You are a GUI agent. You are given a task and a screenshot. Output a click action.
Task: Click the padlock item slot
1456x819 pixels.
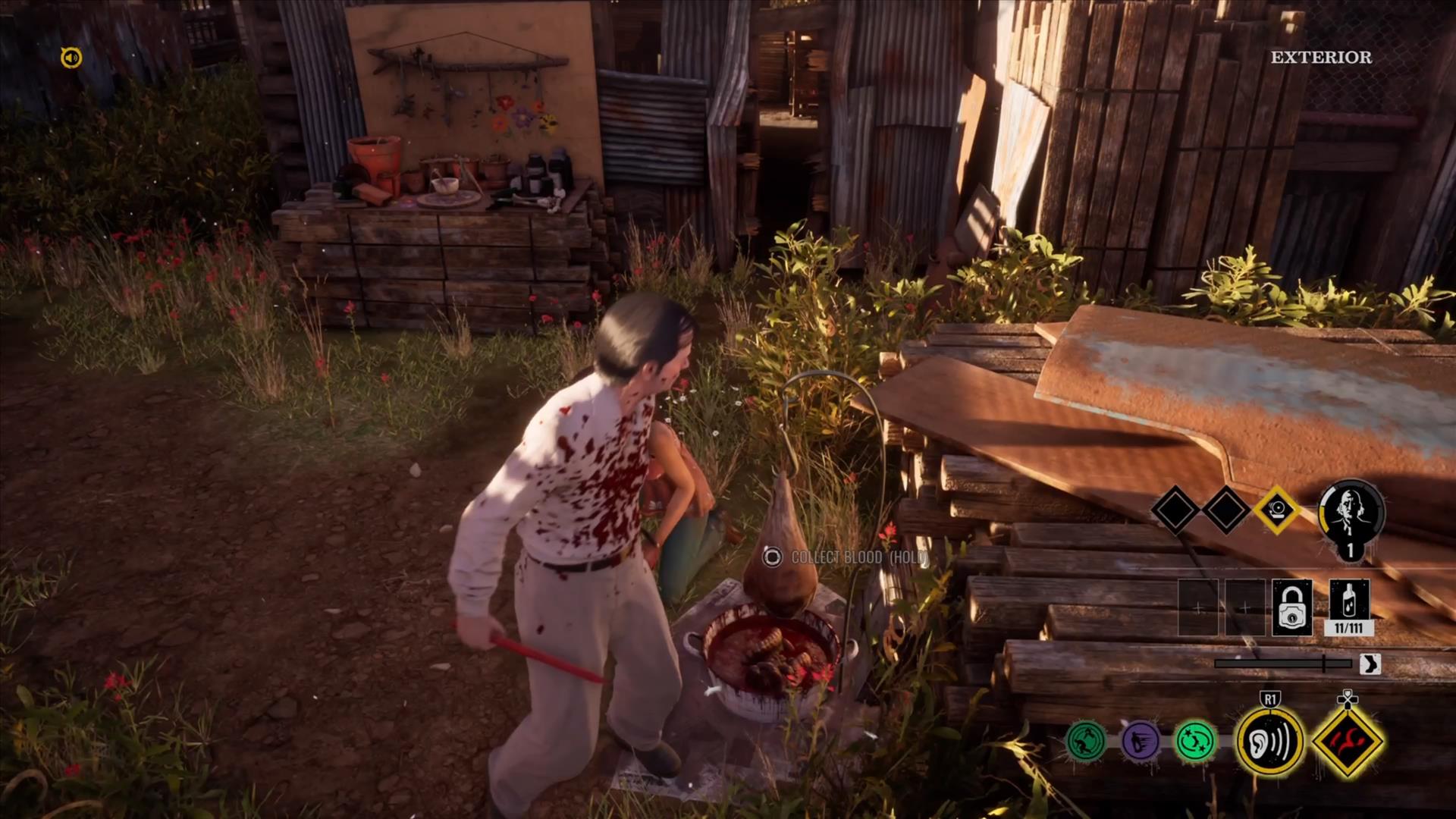click(1291, 608)
